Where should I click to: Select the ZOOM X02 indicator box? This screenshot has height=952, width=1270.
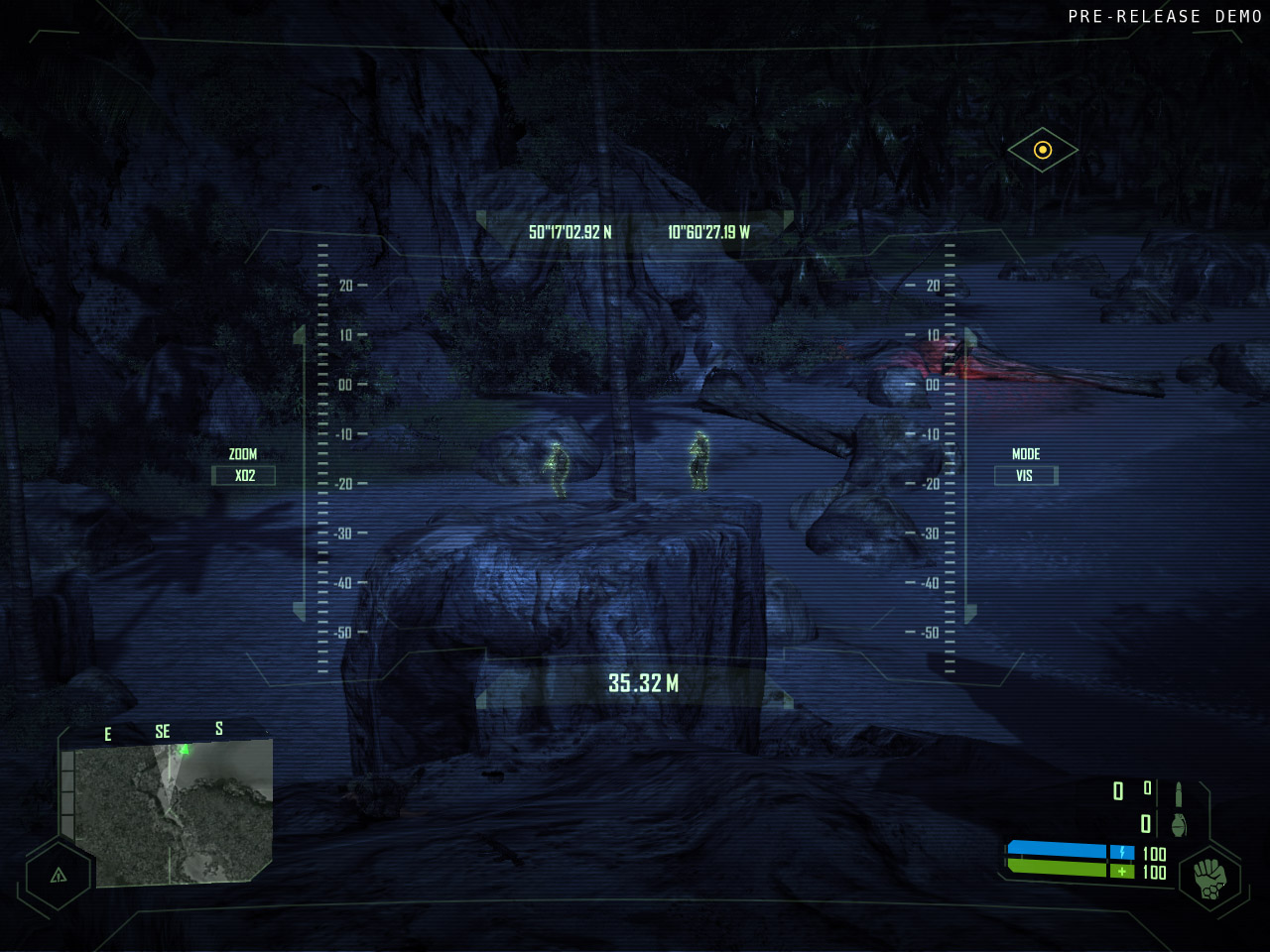point(244,476)
